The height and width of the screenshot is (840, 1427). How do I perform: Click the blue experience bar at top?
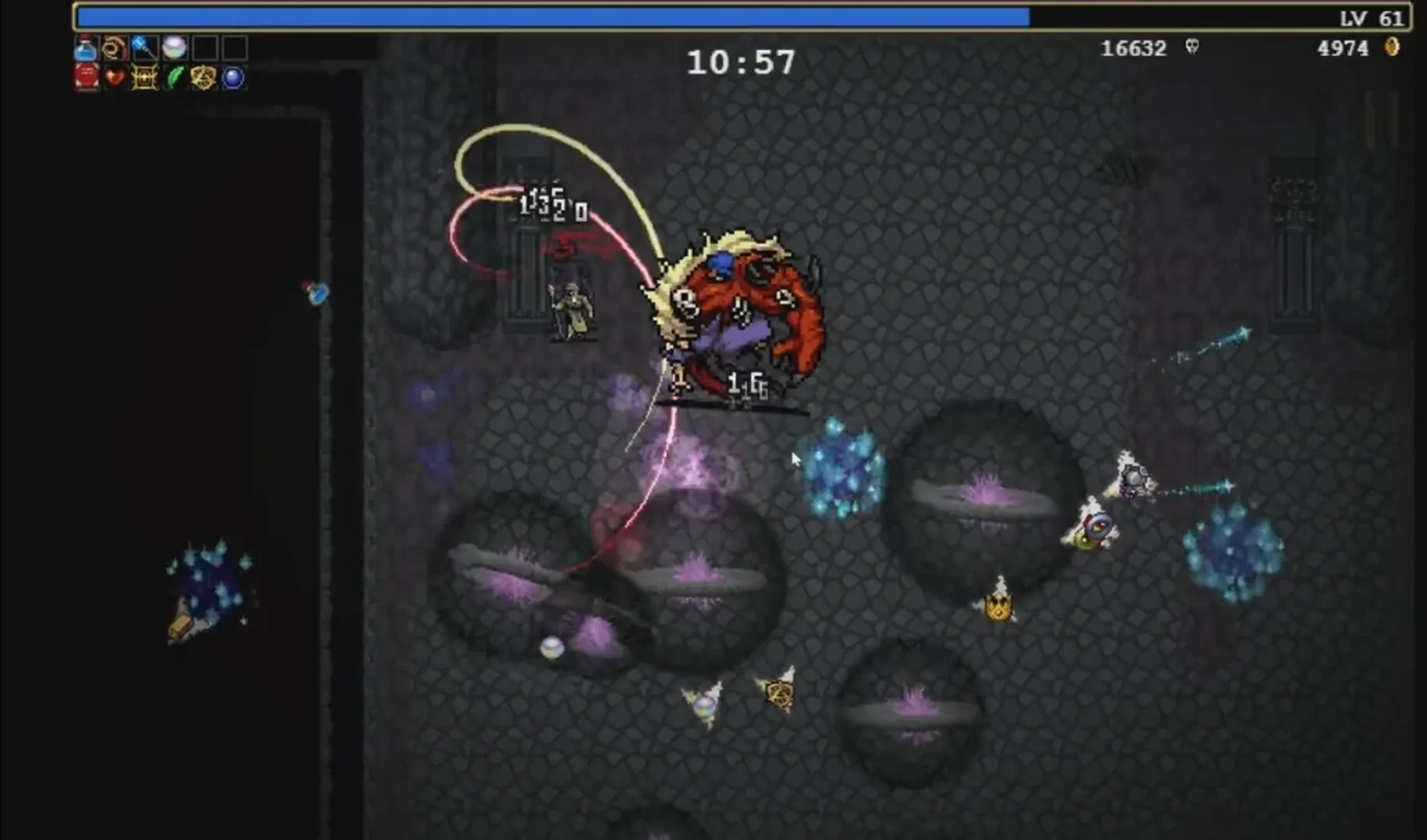coord(545,14)
